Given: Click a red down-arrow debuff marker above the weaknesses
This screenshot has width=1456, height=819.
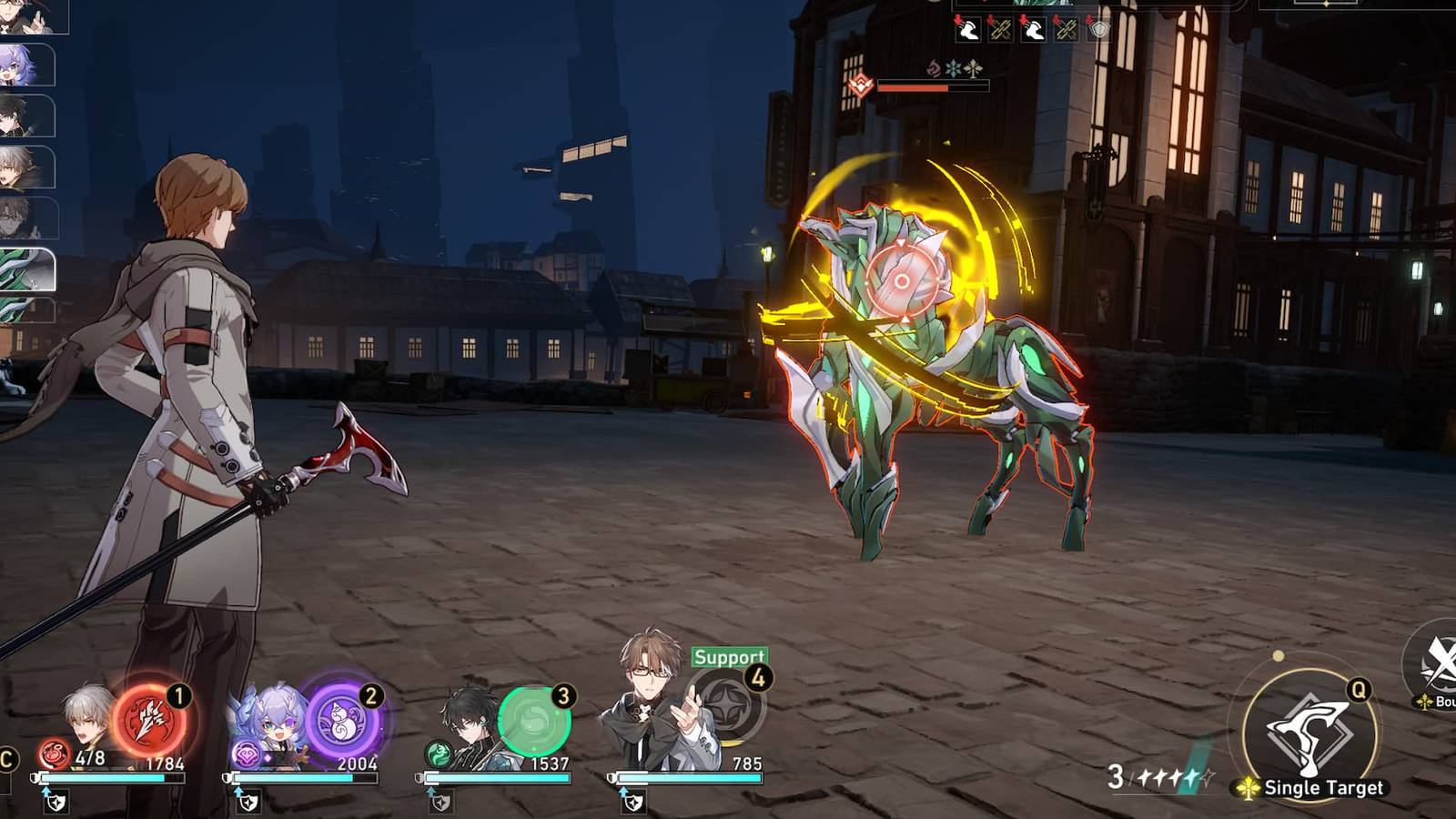Looking at the screenshot, I should pos(957,18).
